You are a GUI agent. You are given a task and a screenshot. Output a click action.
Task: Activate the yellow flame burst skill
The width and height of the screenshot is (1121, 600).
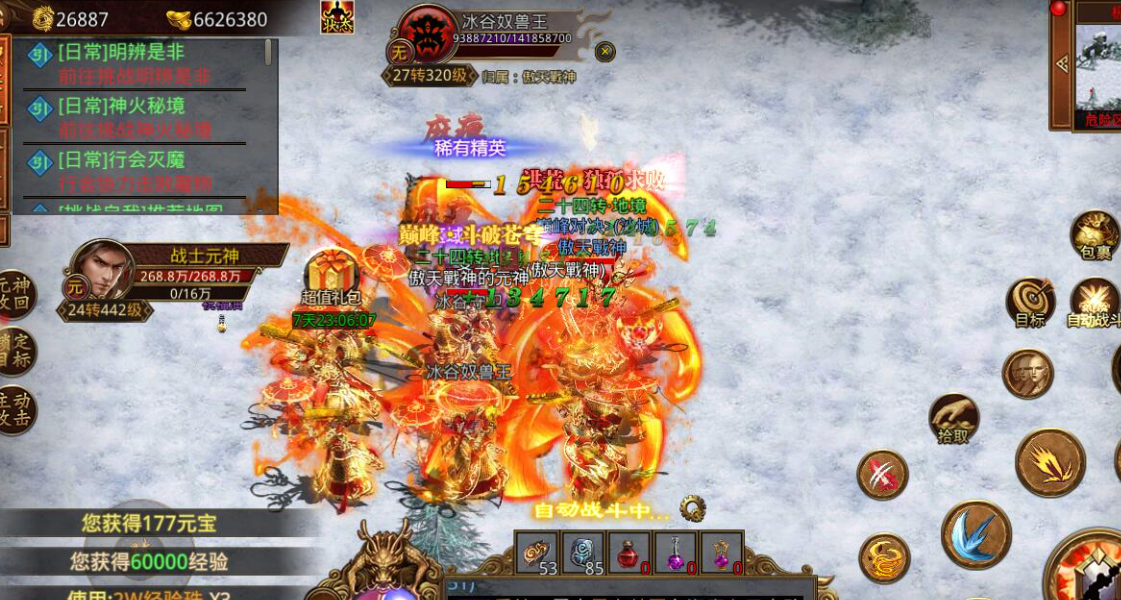pyautogui.click(x=1050, y=462)
